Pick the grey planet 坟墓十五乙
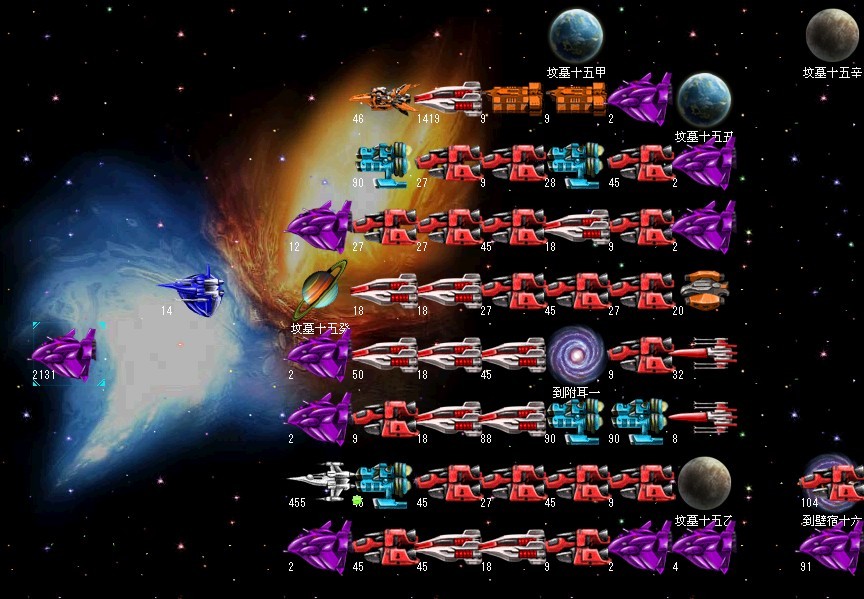Screen dimensions: 864x599 pos(704,484)
